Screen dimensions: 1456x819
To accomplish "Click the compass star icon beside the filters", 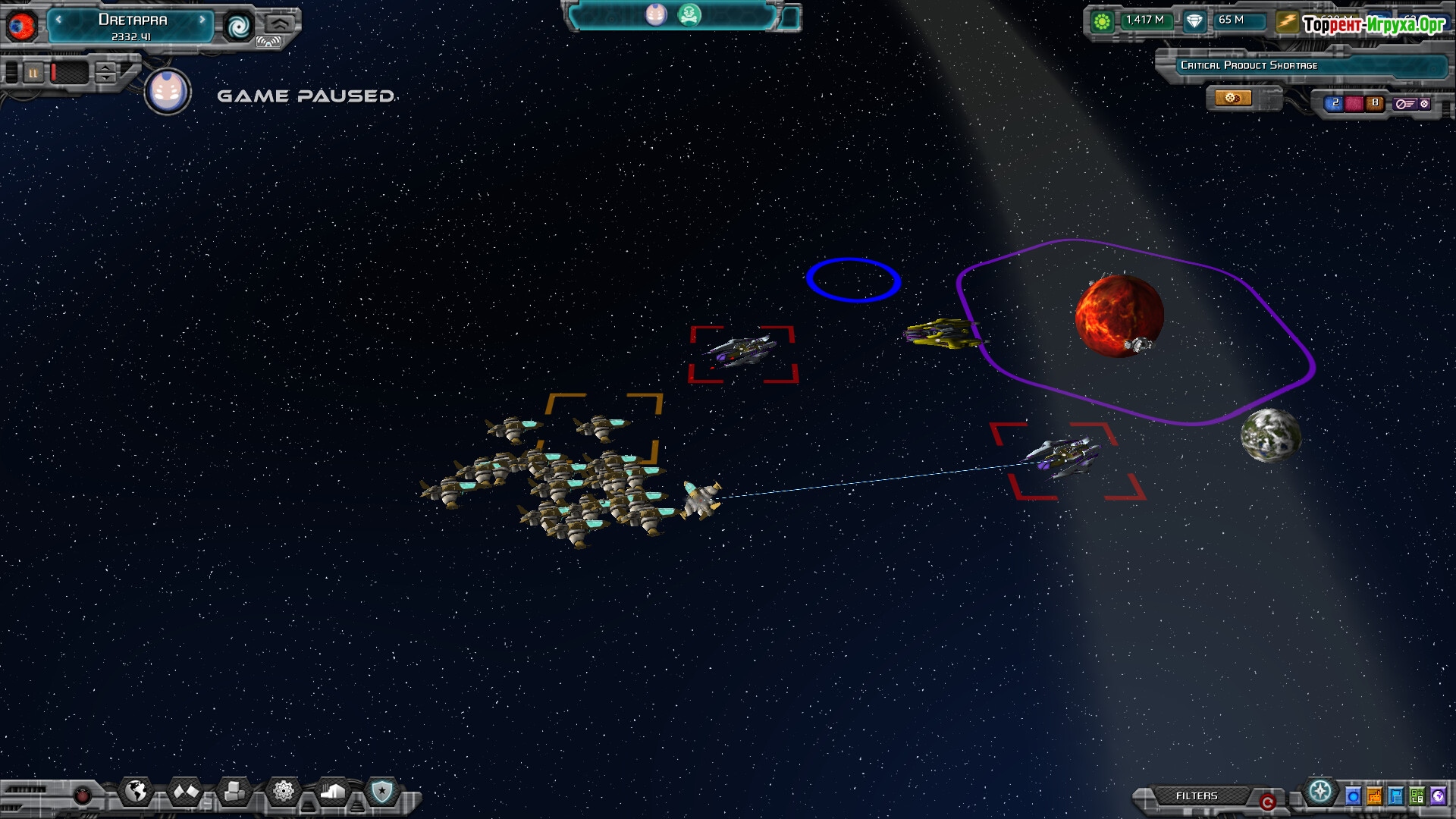I will pyautogui.click(x=1320, y=792).
